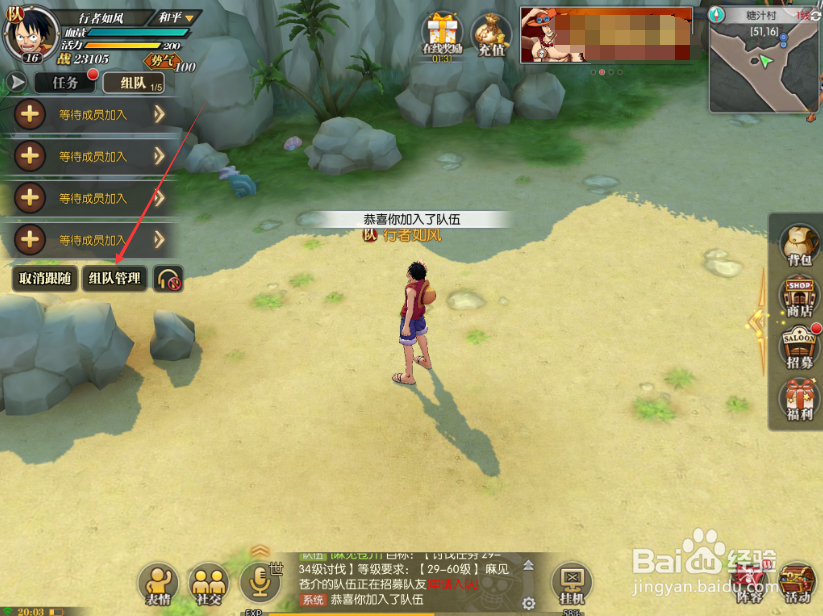This screenshot has width=823, height=616.
Task: Toggle the team voice headphone icon
Action: pos(168,279)
